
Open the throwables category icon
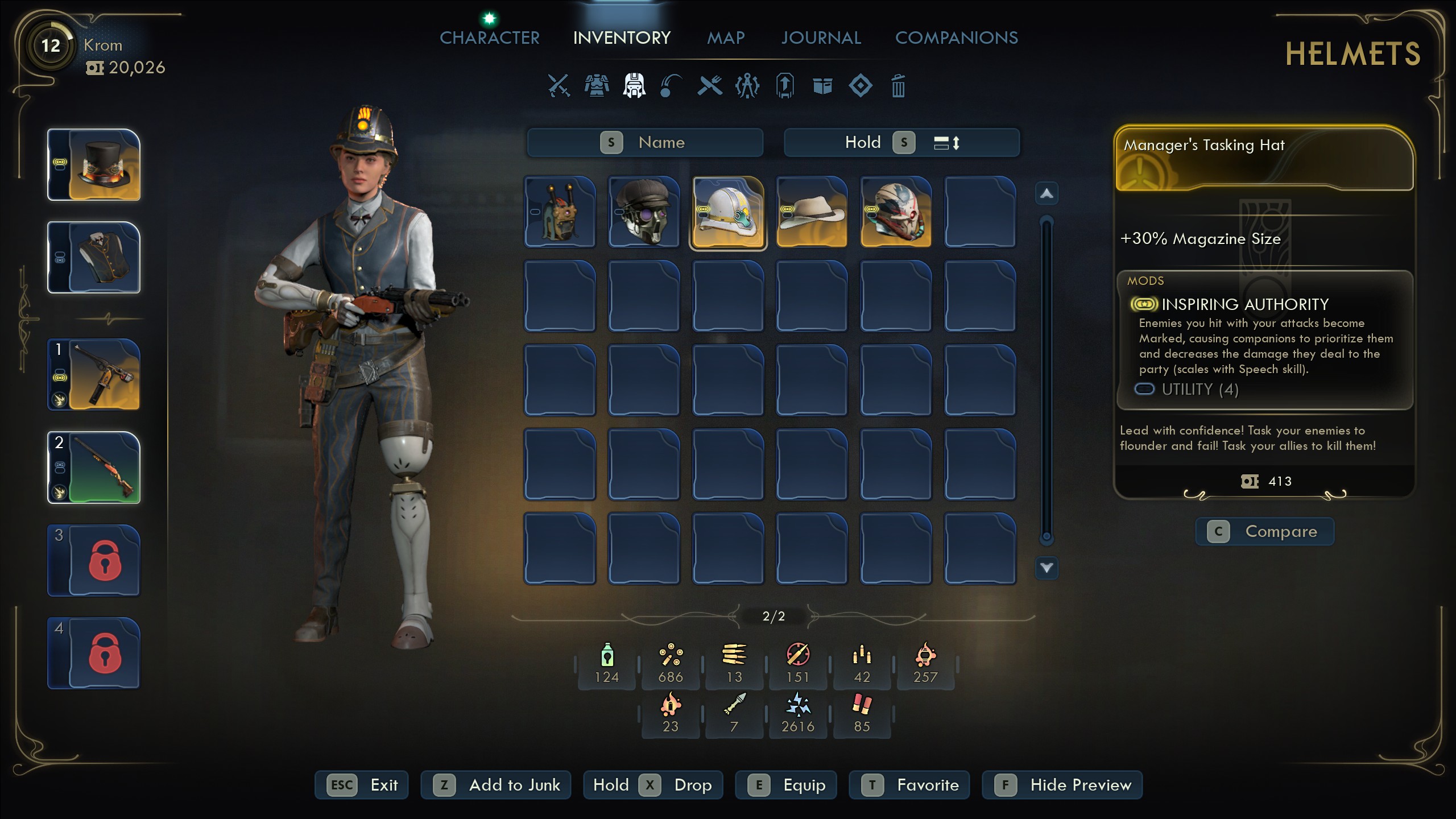(x=672, y=86)
